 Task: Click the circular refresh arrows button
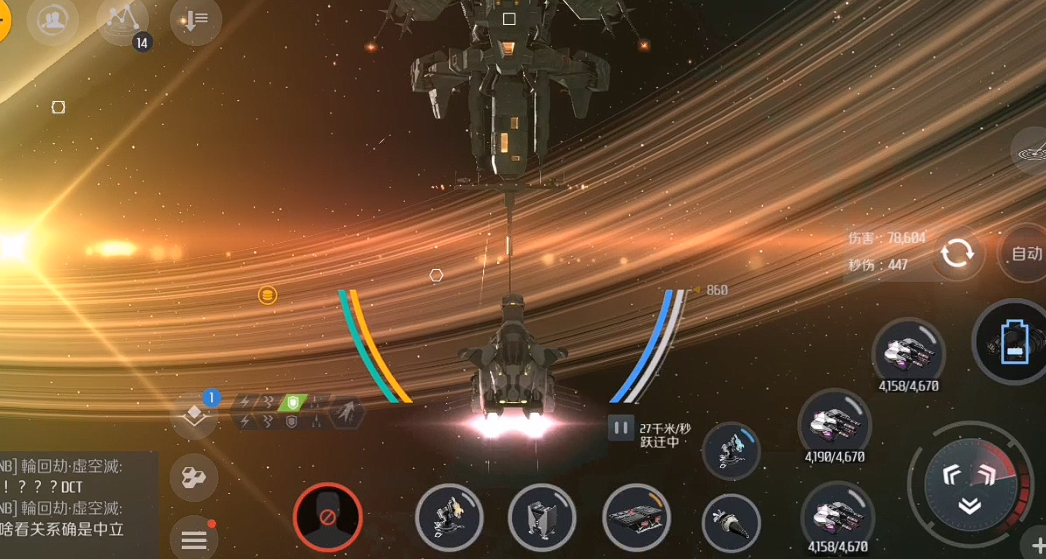point(957,253)
